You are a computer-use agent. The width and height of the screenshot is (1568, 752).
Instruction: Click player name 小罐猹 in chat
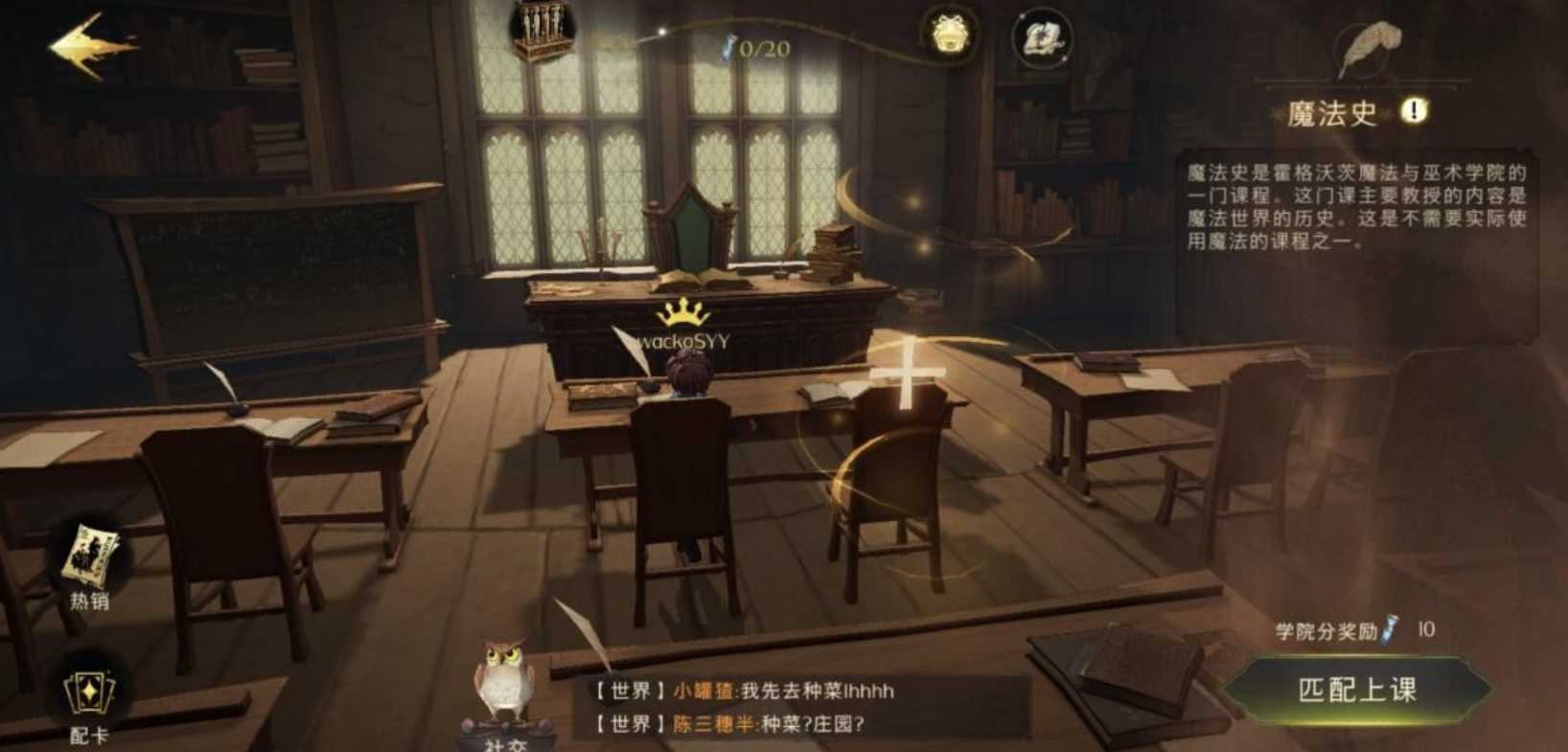(702, 688)
